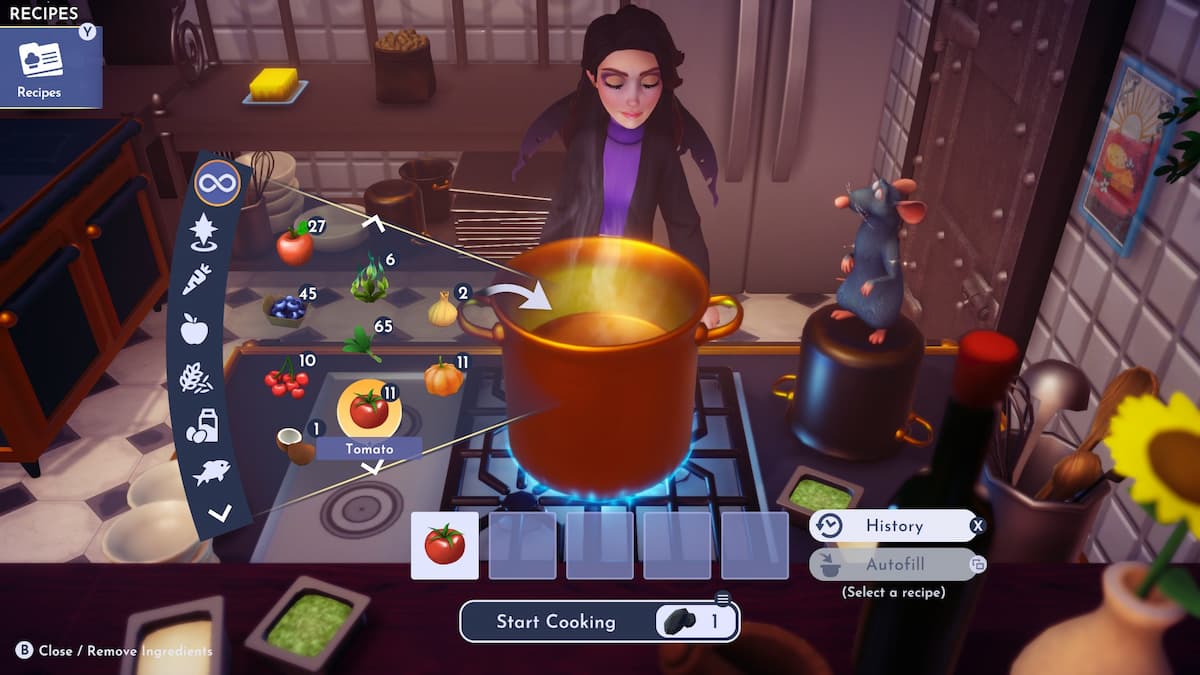Filter by grains wheat category
This screenshot has width=1200, height=675.
pyautogui.click(x=194, y=378)
